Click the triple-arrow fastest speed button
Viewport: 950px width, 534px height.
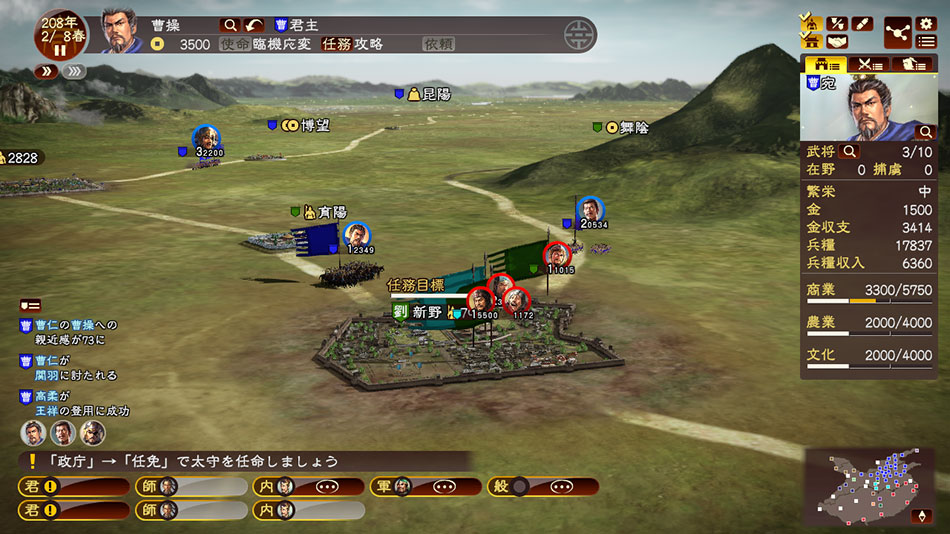(72, 71)
